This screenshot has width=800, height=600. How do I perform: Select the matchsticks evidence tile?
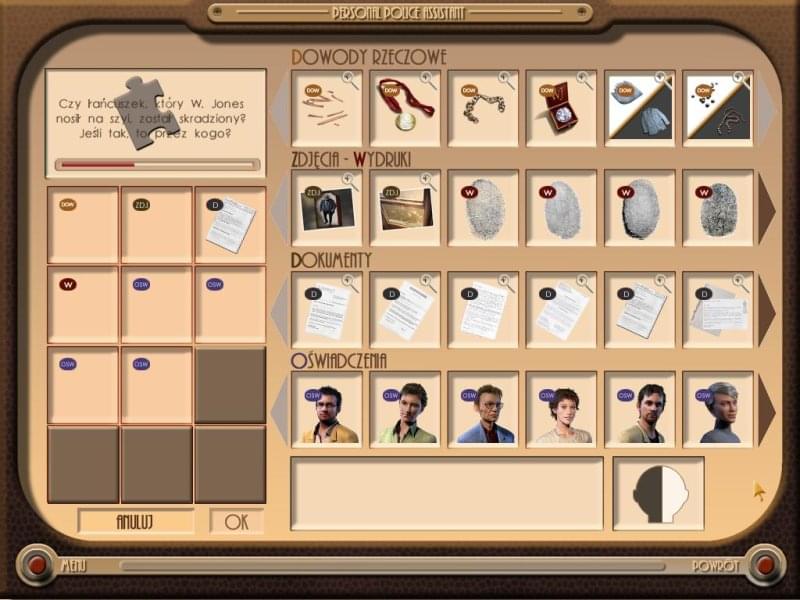pos(327,108)
